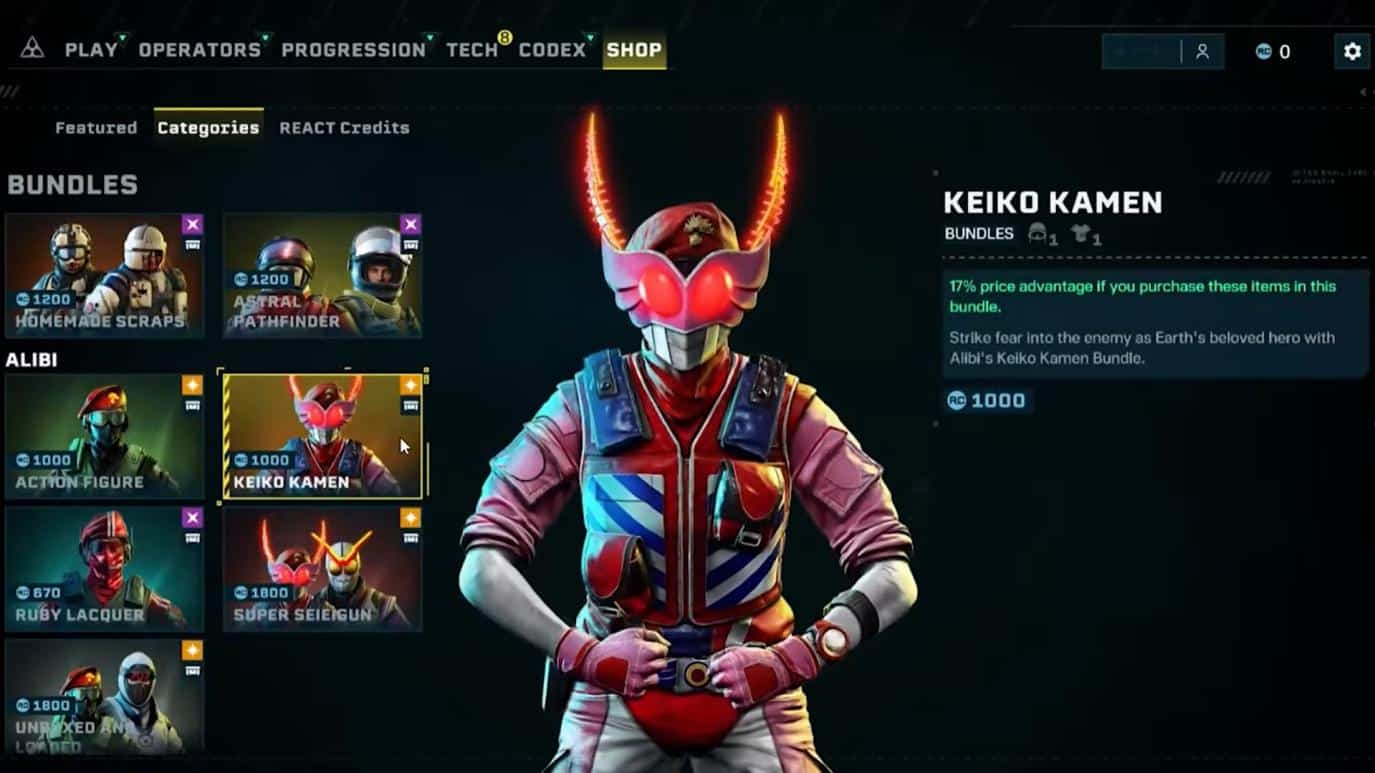Go to the OPERATORS section
1375x773 pixels.
point(199,50)
